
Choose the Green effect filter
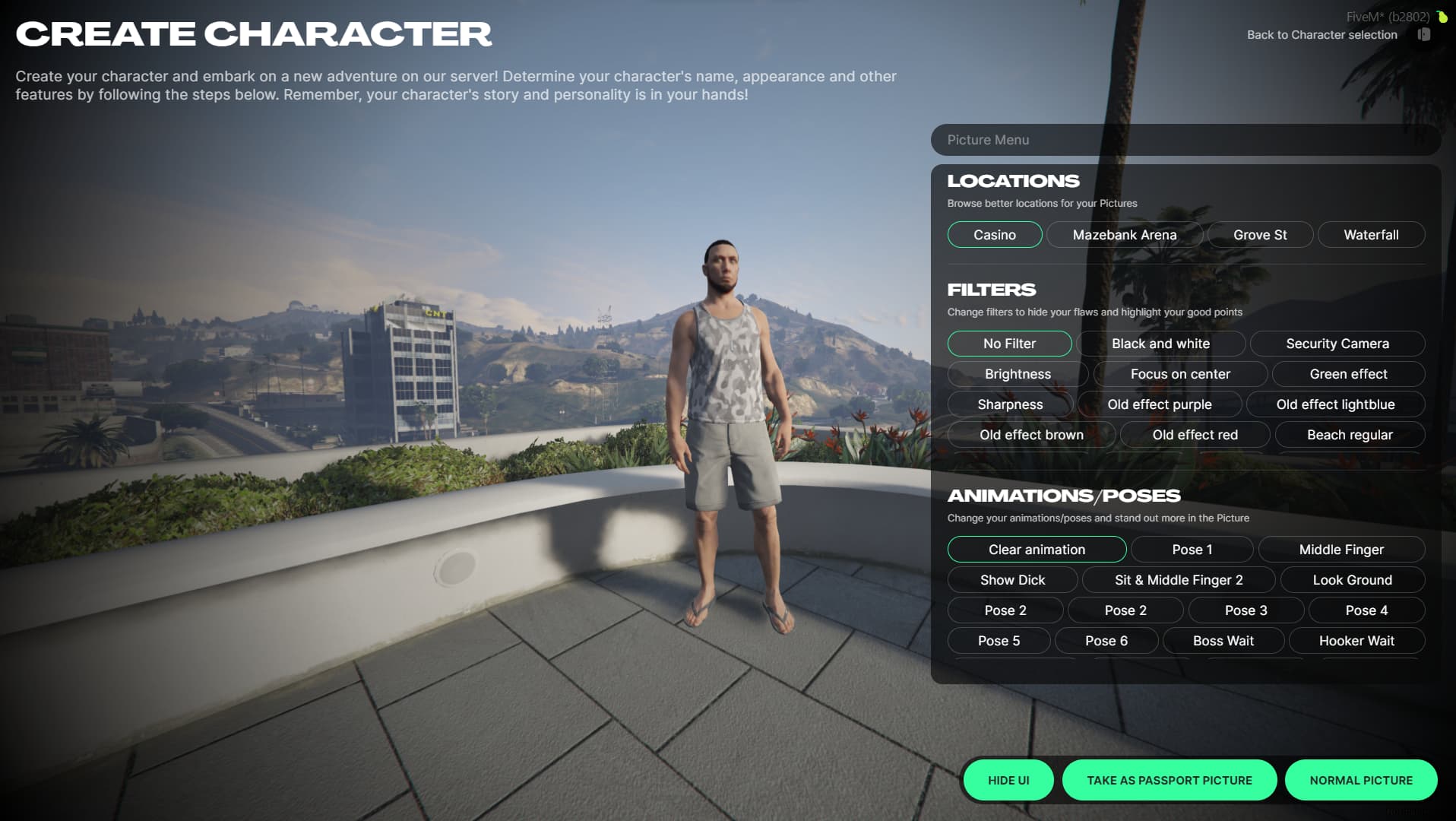[x=1347, y=374]
